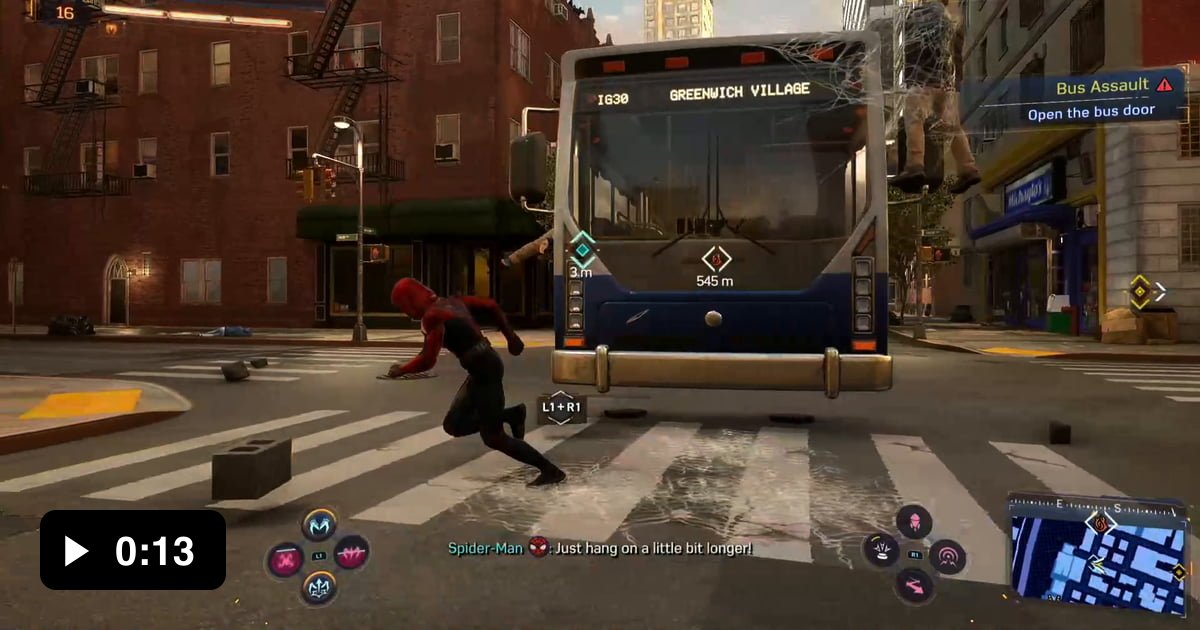Image resolution: width=1200 pixels, height=630 pixels.
Task: Select the top pink drone gadget
Action: 914,521
